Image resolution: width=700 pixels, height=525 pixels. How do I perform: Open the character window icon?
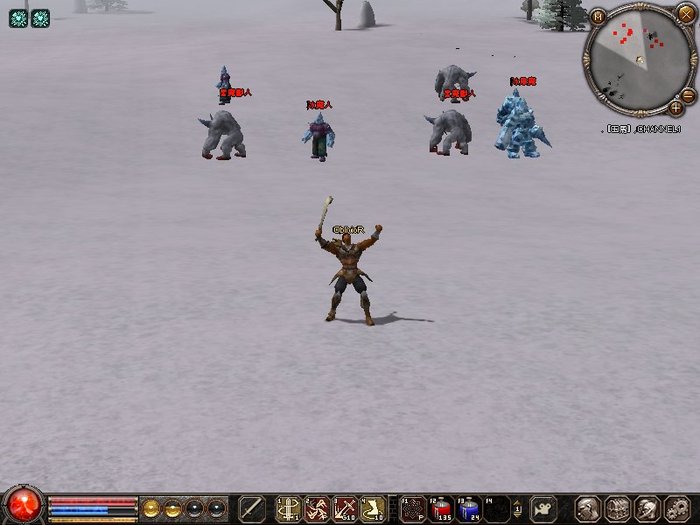[588, 508]
